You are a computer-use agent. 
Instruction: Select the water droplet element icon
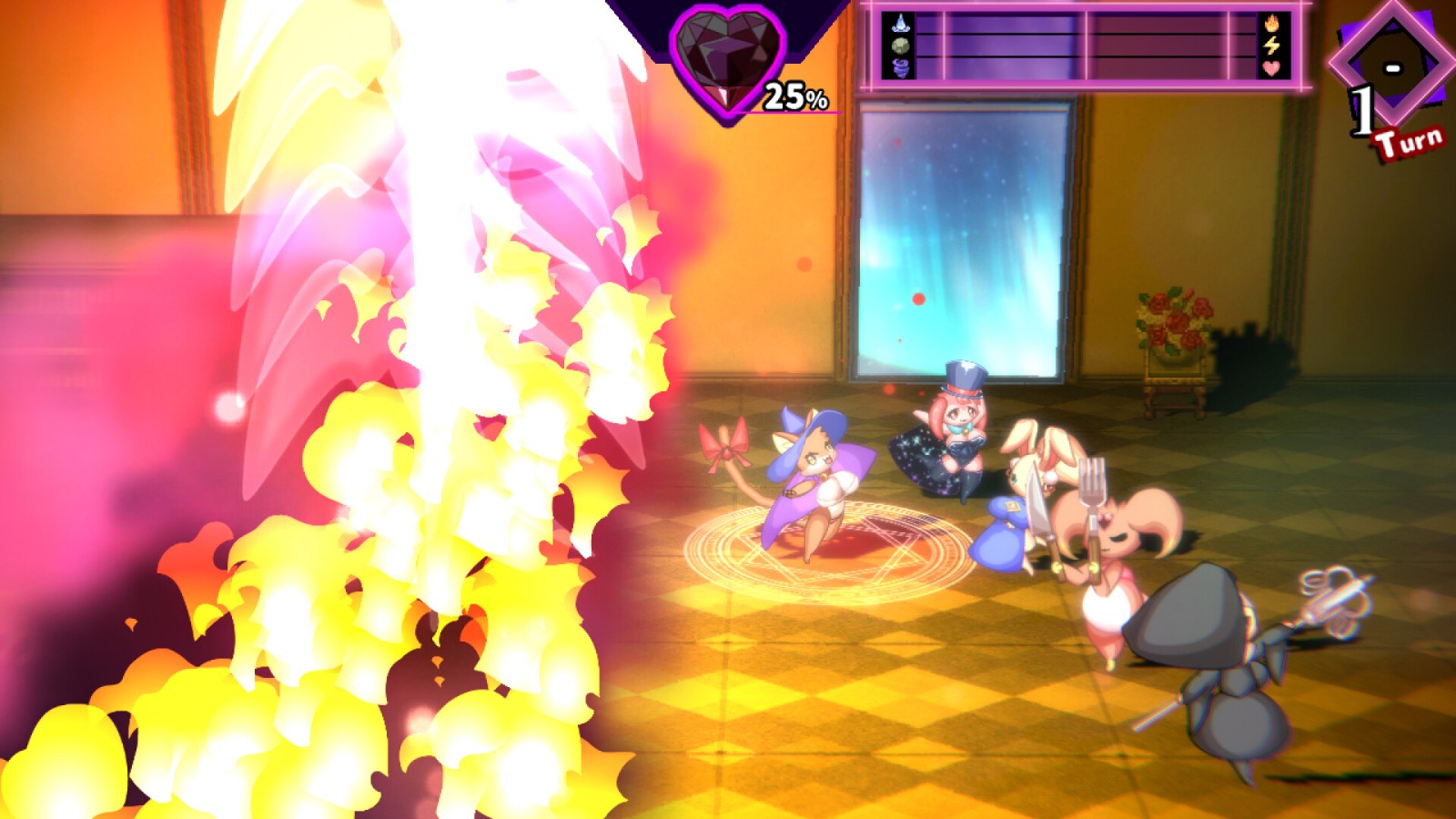coord(901,23)
